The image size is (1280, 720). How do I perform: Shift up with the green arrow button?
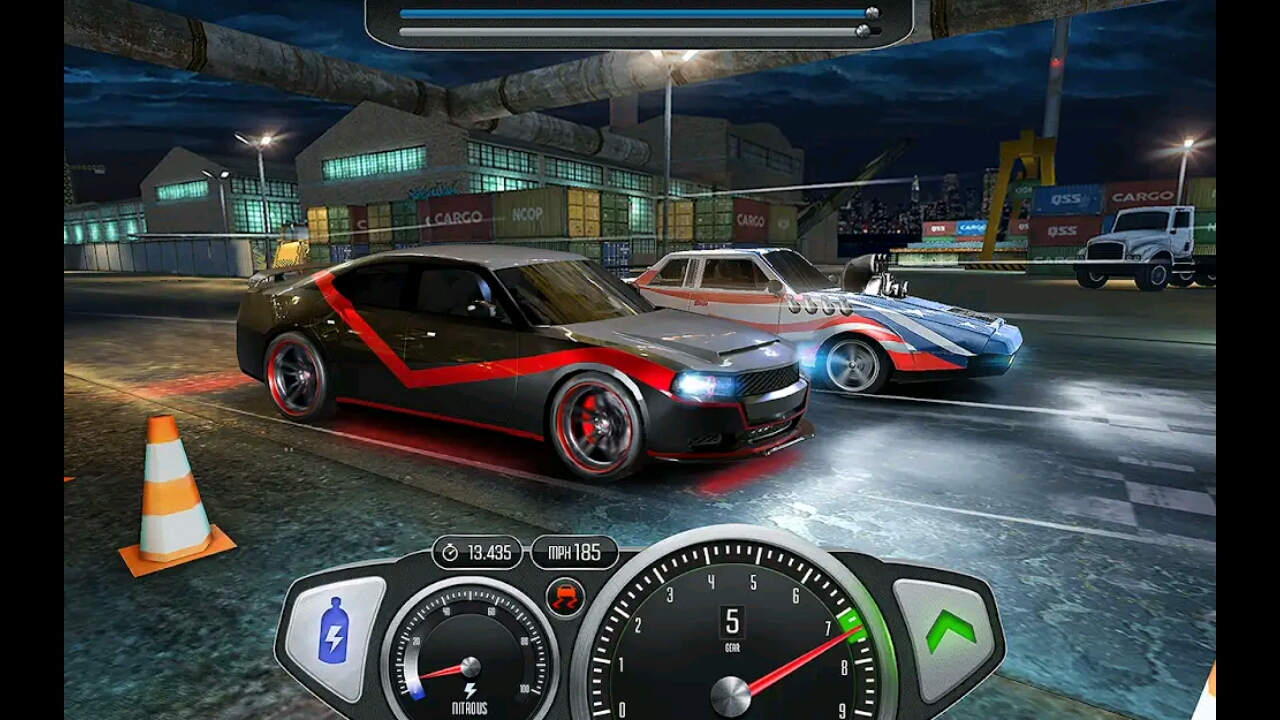coord(949,632)
